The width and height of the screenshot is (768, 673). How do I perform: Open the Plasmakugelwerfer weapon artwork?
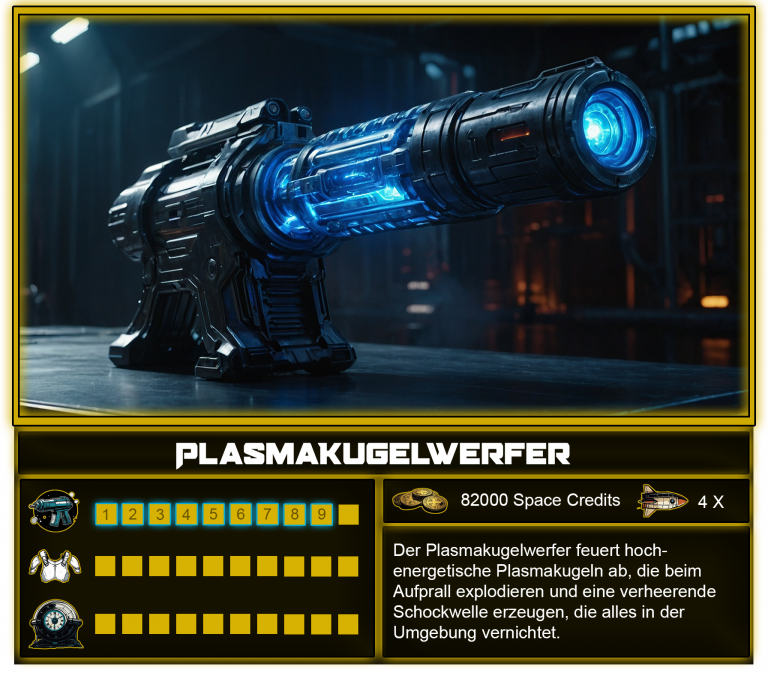coord(384,215)
